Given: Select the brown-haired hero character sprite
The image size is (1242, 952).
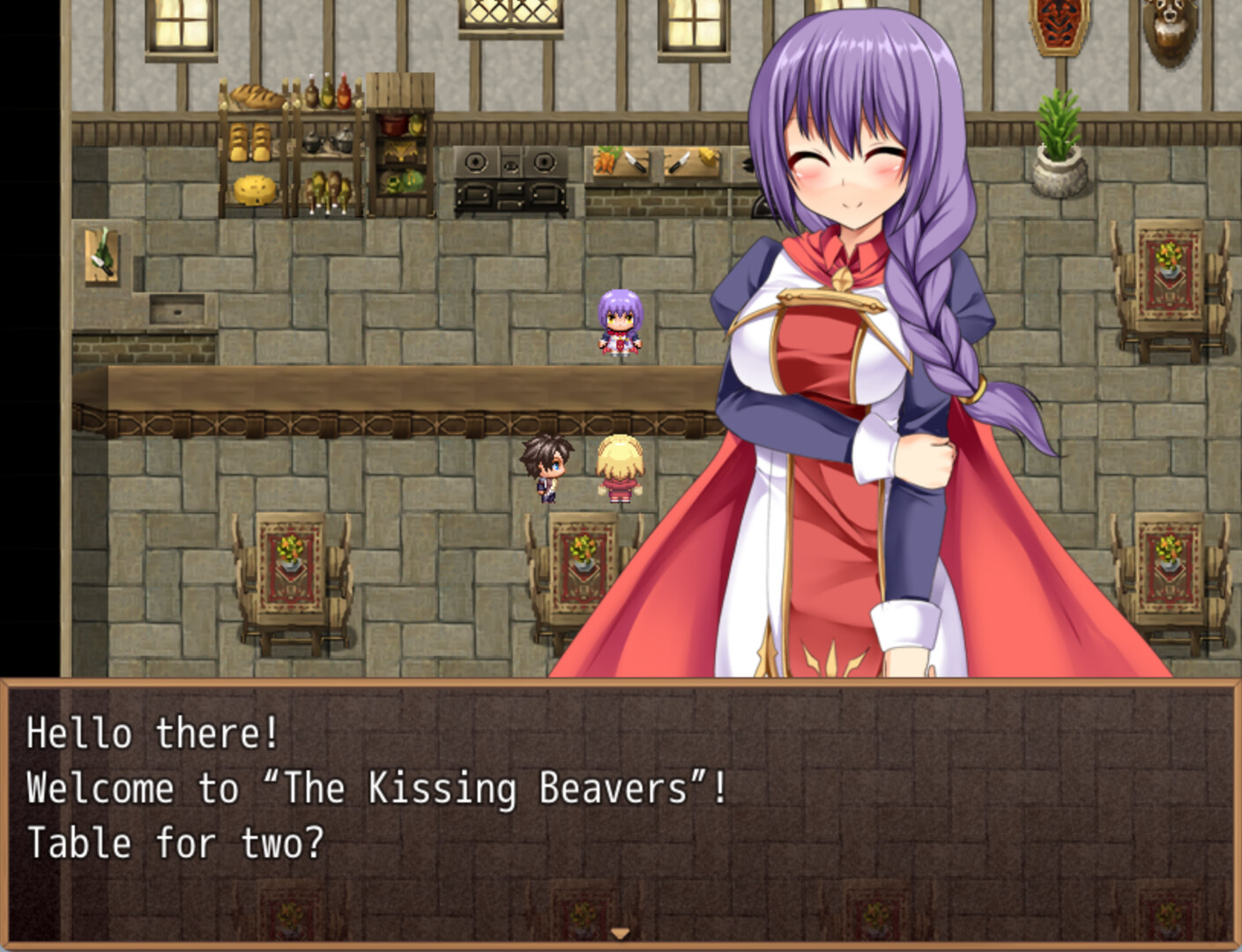Looking at the screenshot, I should (x=547, y=467).
